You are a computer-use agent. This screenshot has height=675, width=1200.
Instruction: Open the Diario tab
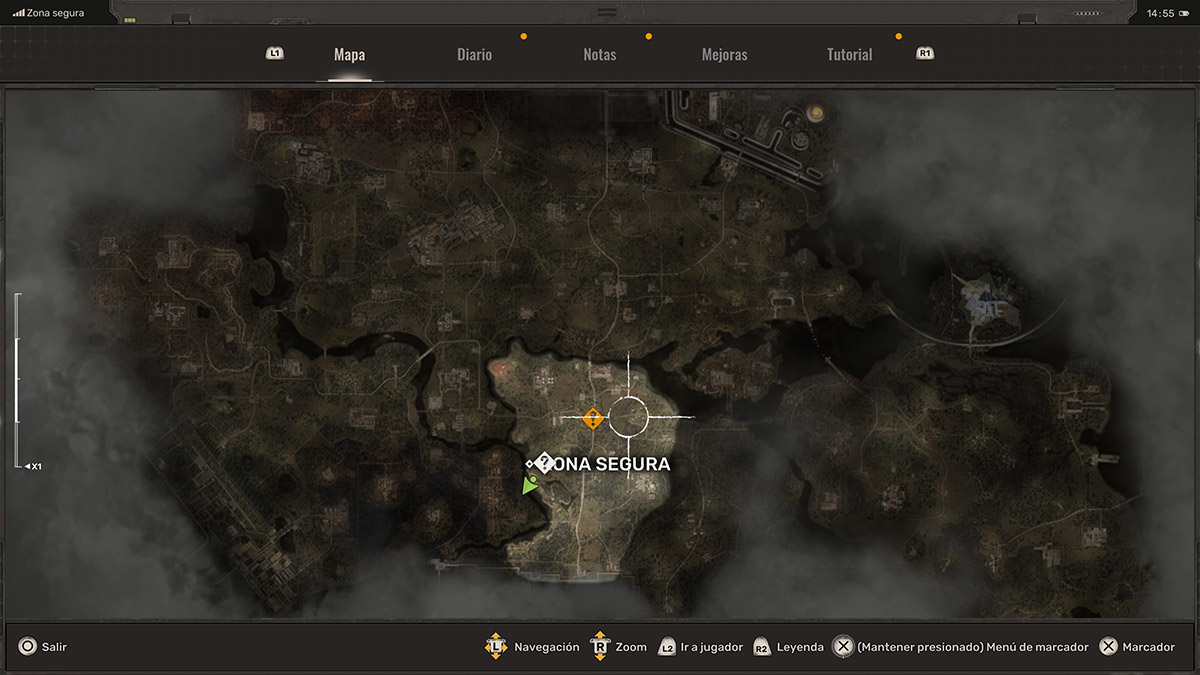point(474,55)
